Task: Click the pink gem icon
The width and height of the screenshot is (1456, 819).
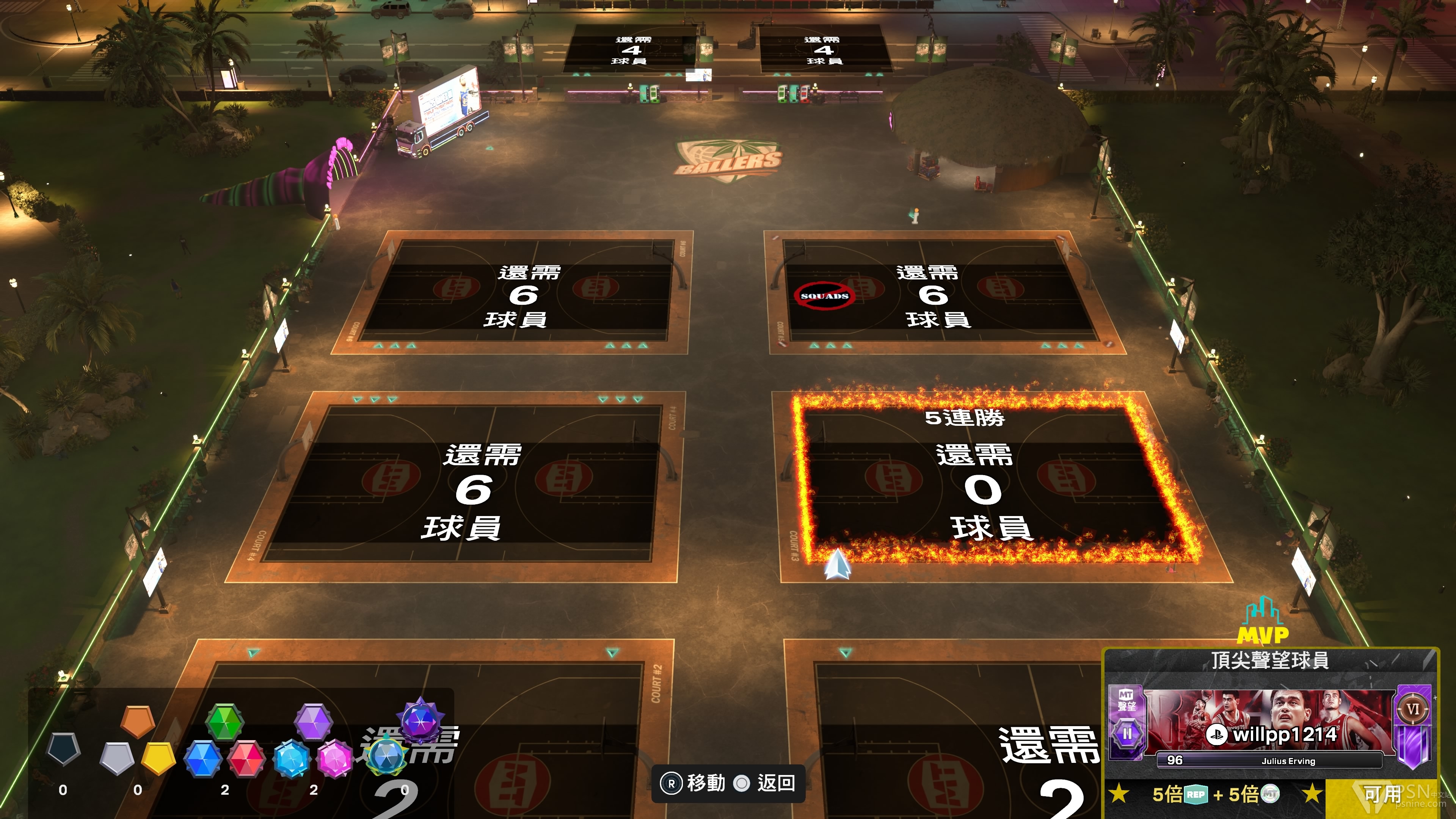Action: [334, 758]
